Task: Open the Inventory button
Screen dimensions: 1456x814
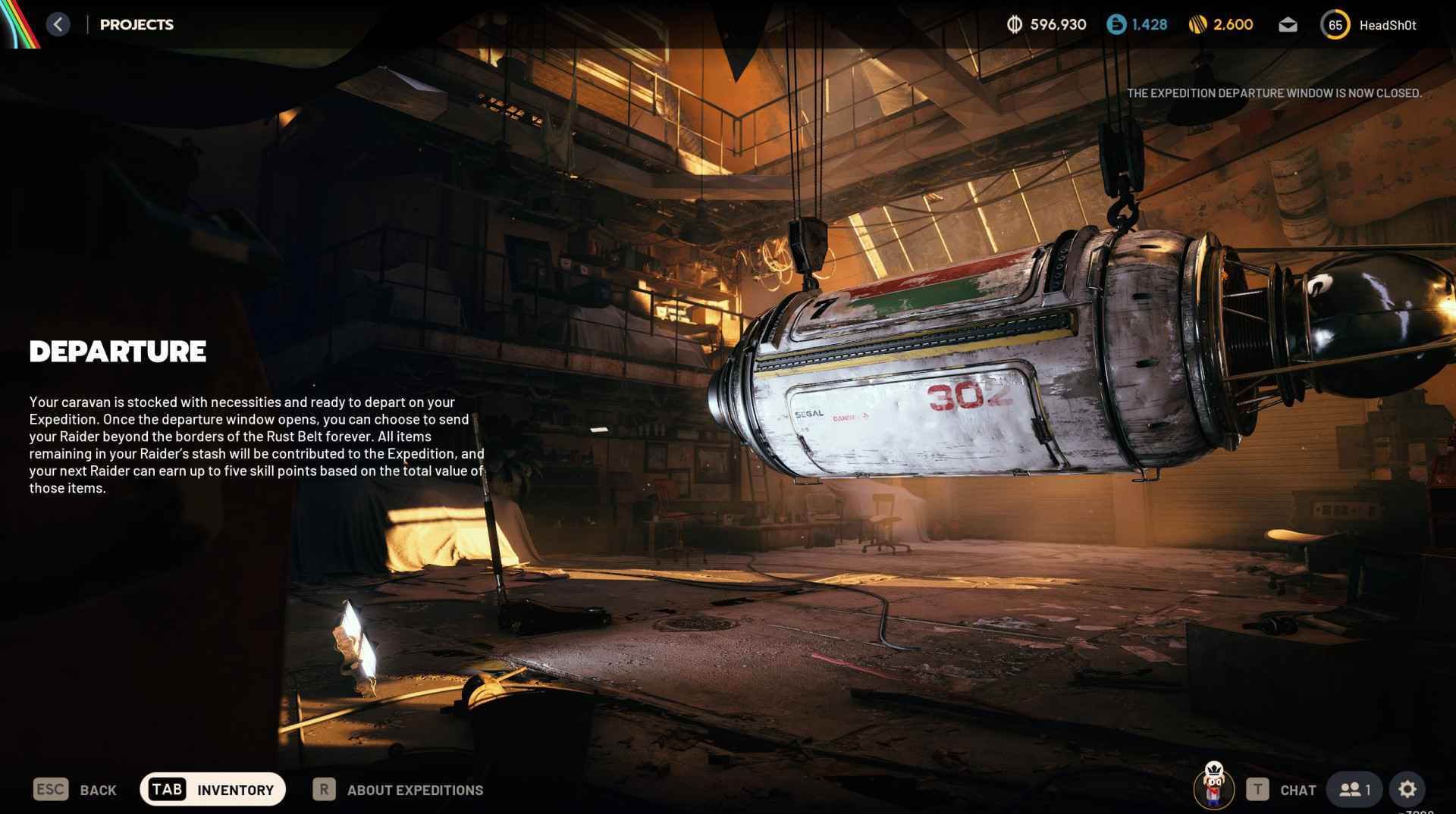Action: (x=212, y=790)
